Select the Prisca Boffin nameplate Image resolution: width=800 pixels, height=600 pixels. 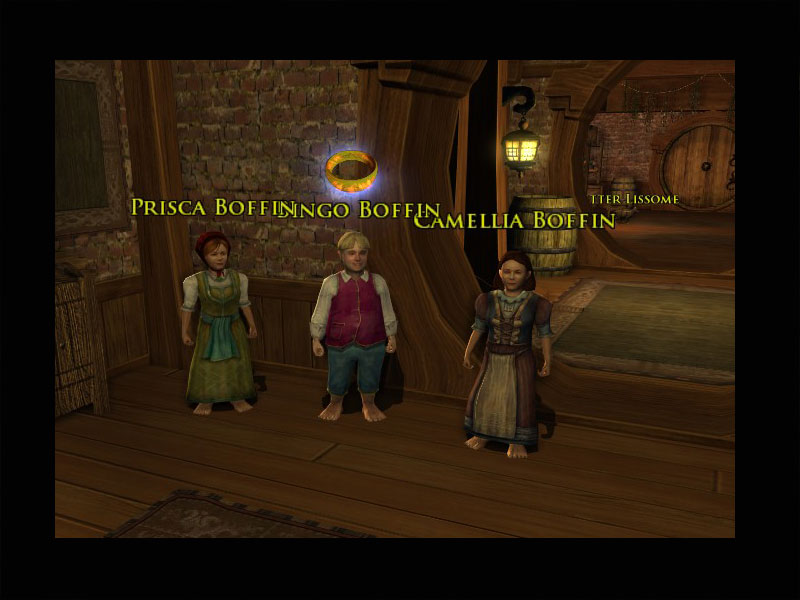pos(210,206)
